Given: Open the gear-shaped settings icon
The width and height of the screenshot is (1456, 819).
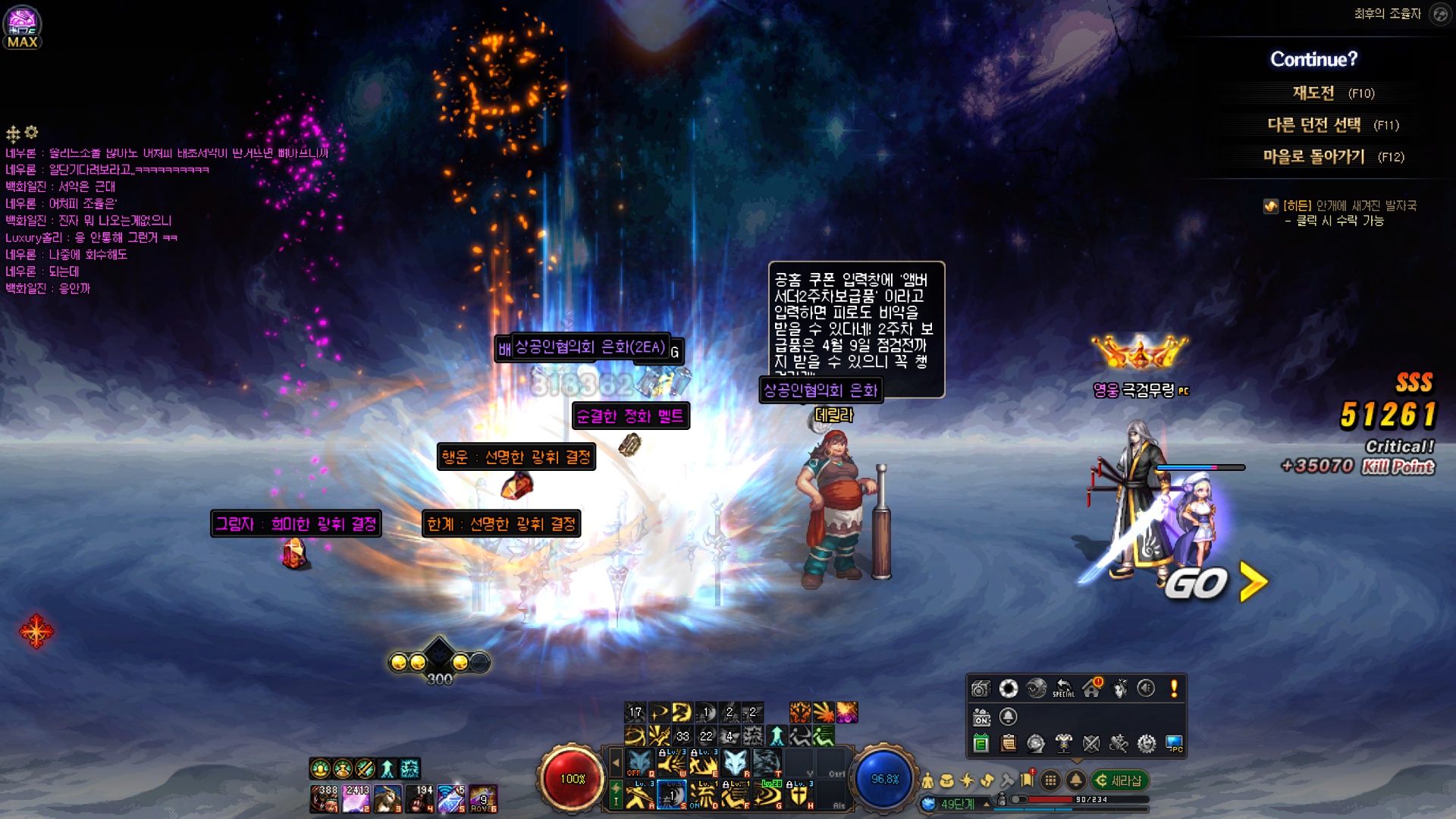Looking at the screenshot, I should (x=1147, y=744).
